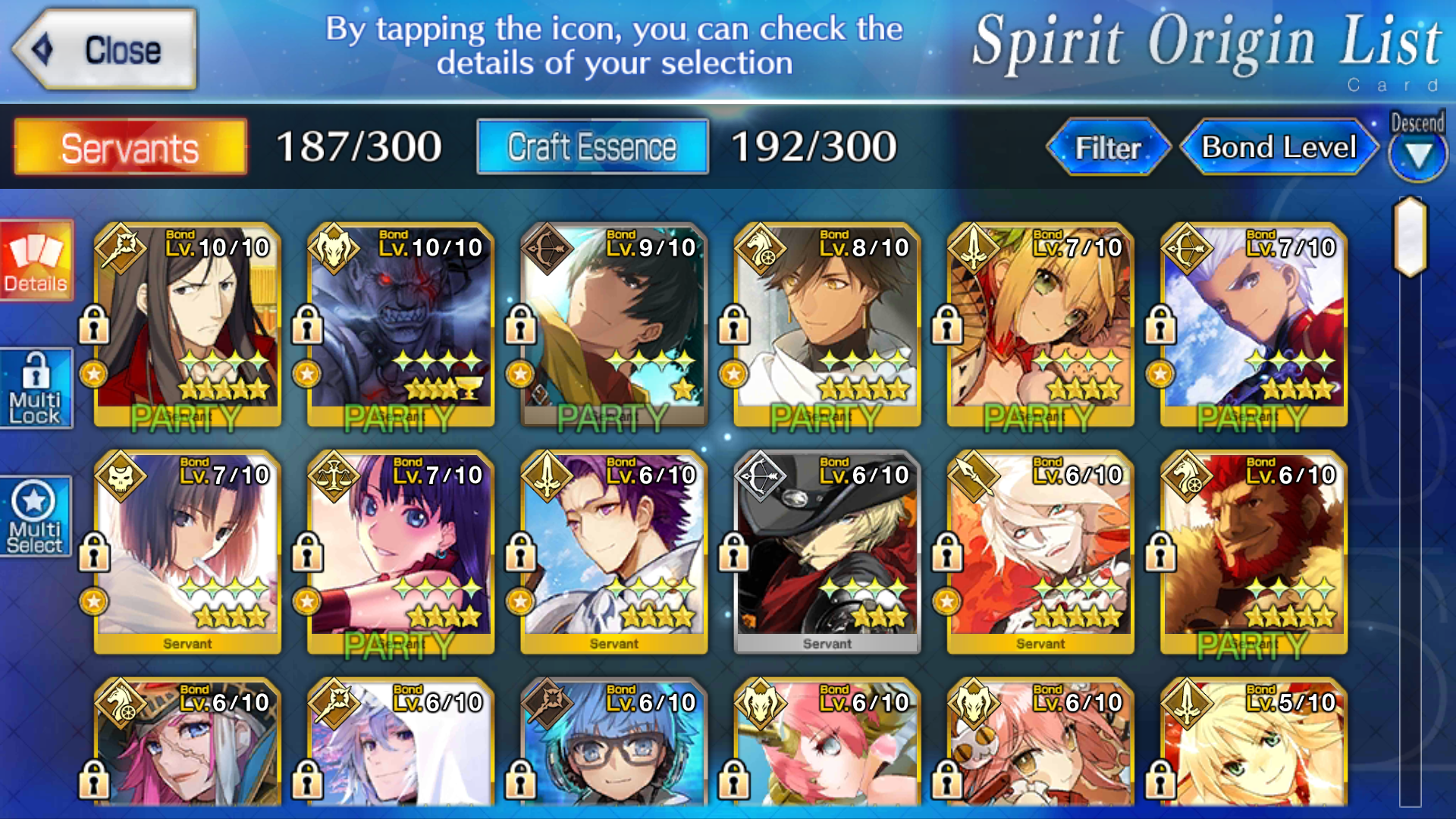Click the servant list scrollbar handle

pyautogui.click(x=1410, y=237)
